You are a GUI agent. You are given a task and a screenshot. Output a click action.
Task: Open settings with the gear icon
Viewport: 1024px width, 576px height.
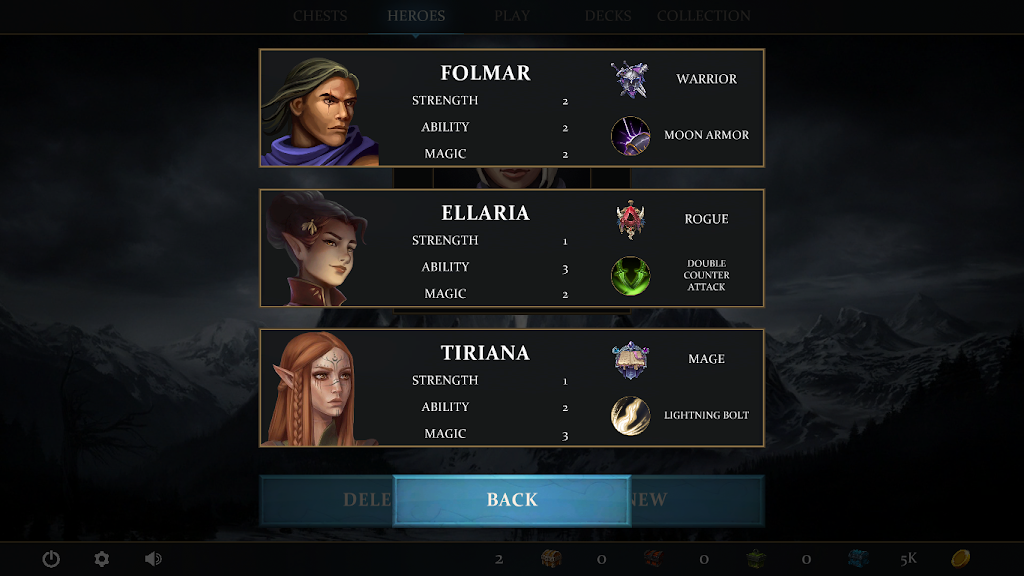pos(101,559)
